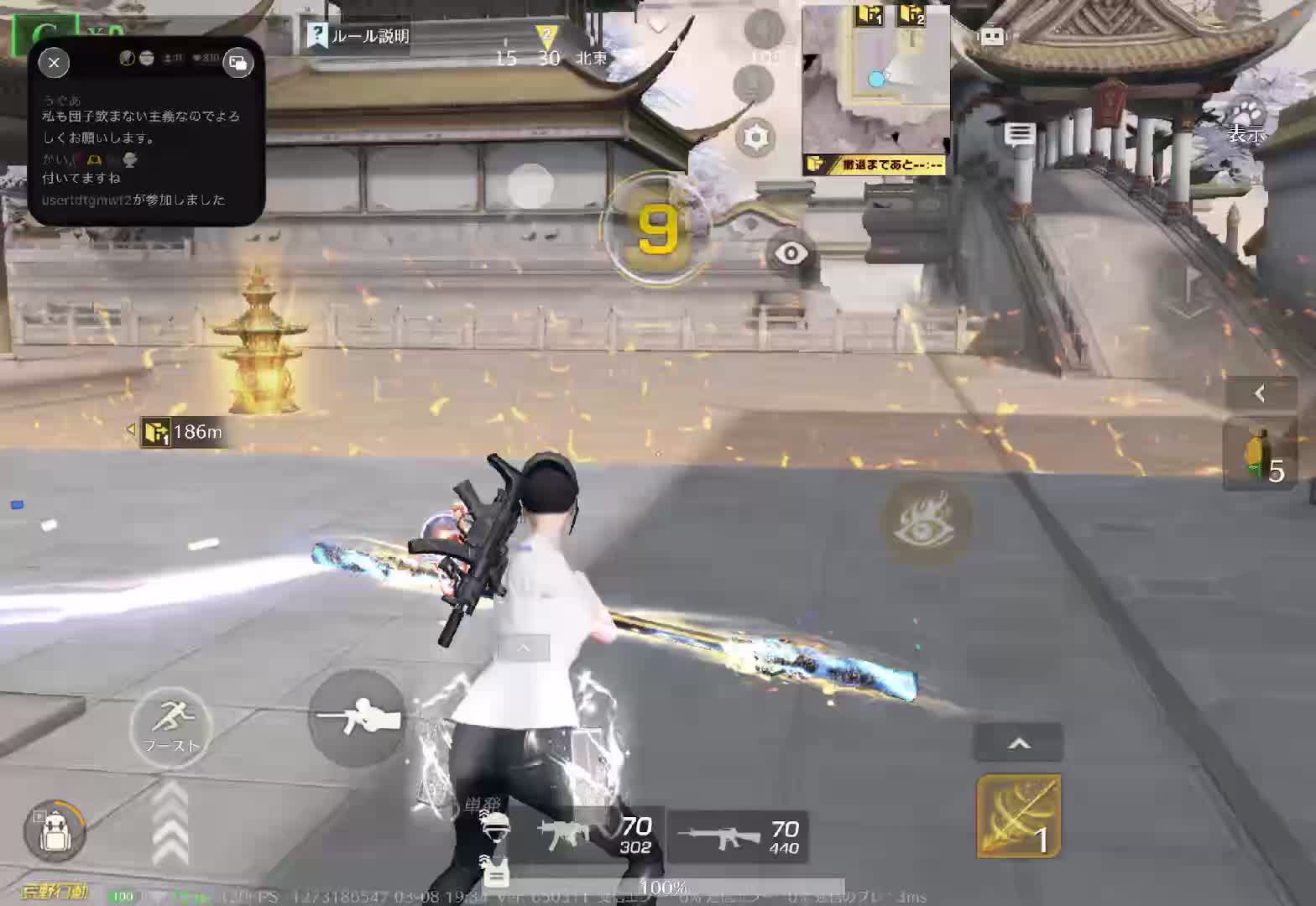
Task: Switch to the assault rifle slot
Action: pyautogui.click(x=739, y=836)
